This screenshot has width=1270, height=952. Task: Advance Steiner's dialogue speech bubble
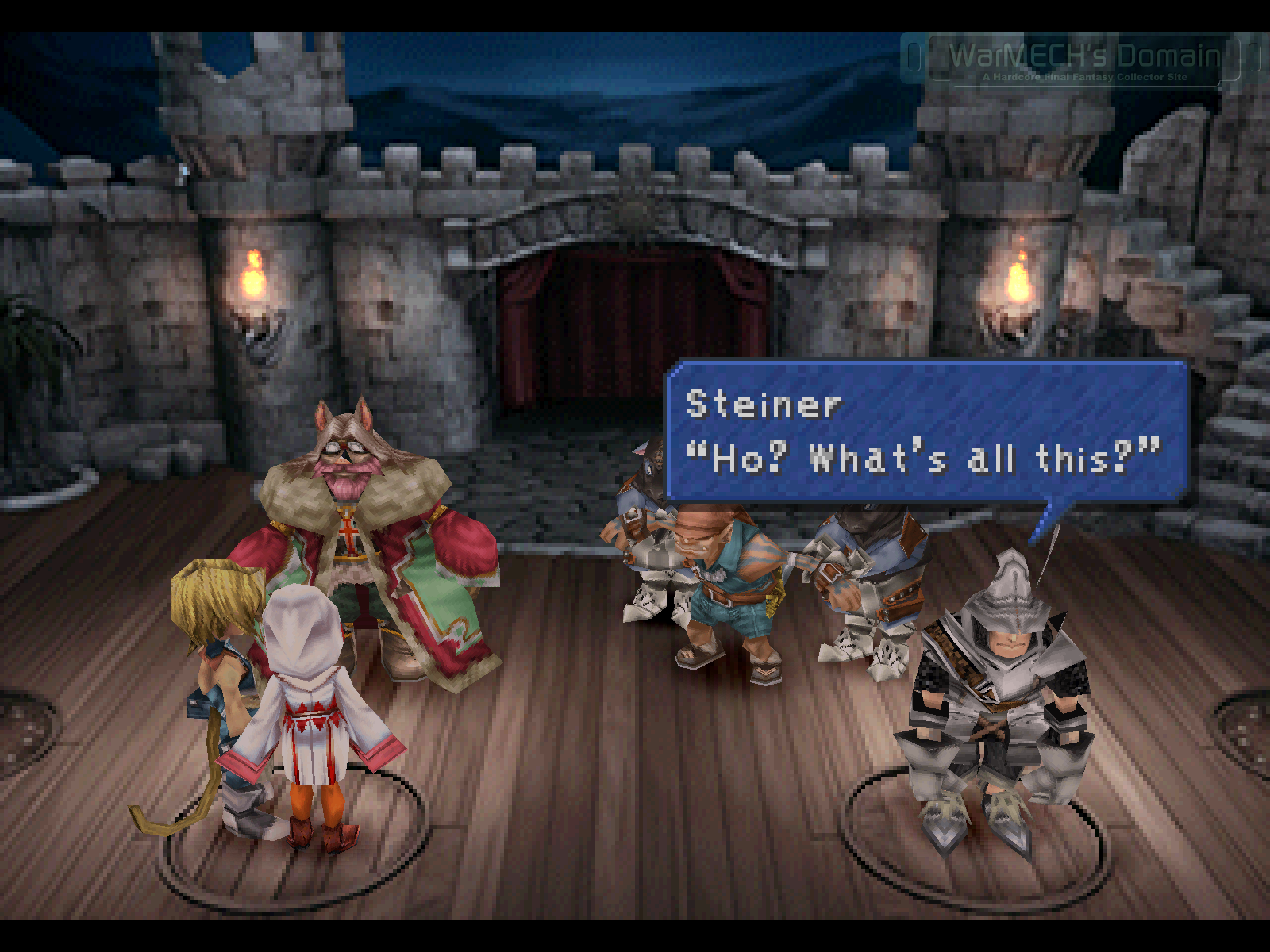[x=926, y=431]
